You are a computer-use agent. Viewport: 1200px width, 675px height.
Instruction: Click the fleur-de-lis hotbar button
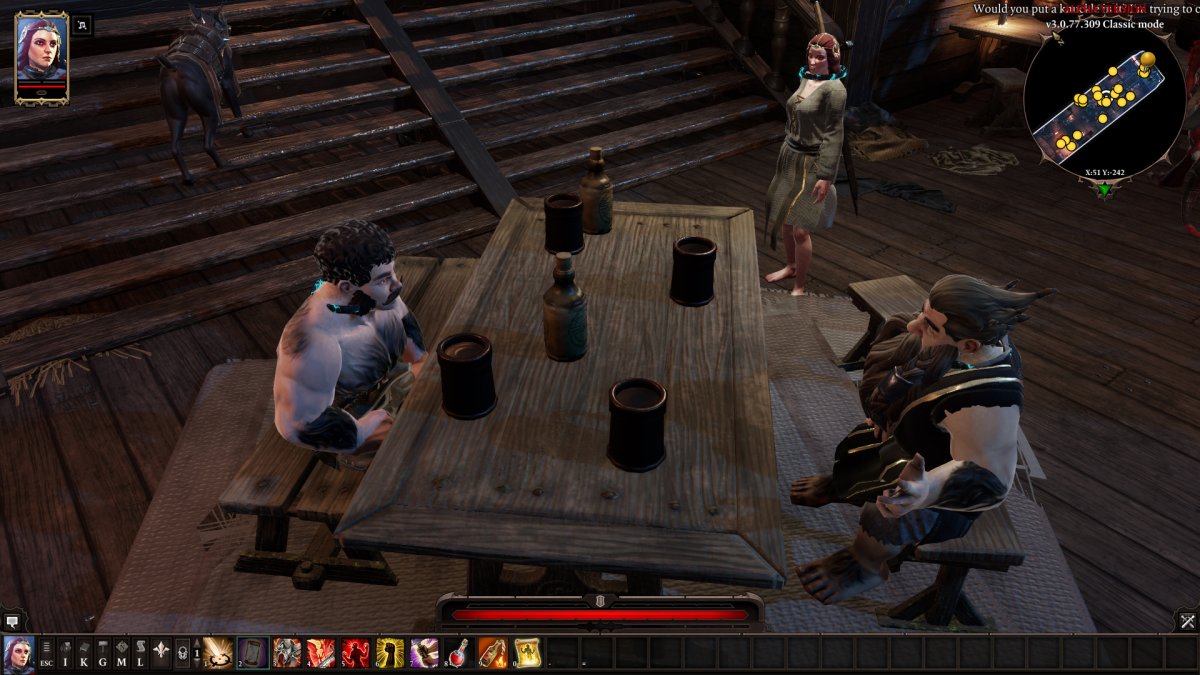(160, 654)
